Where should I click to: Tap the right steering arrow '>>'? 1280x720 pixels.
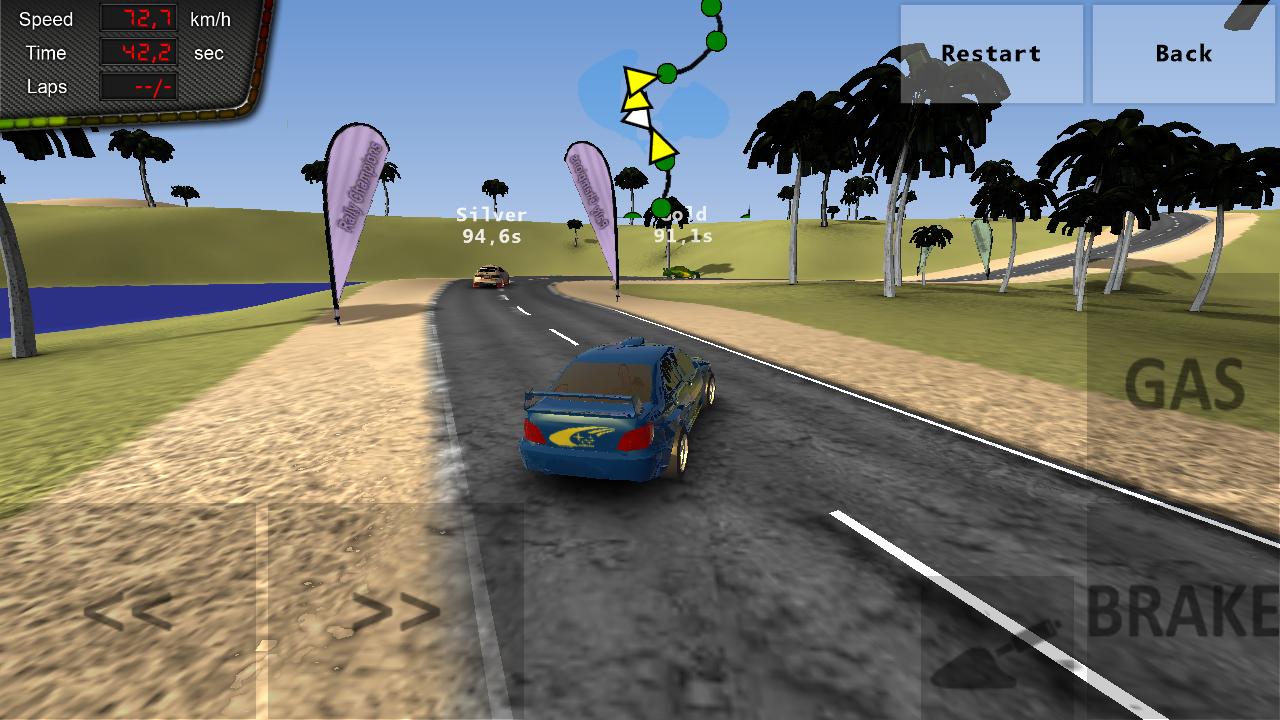click(400, 610)
